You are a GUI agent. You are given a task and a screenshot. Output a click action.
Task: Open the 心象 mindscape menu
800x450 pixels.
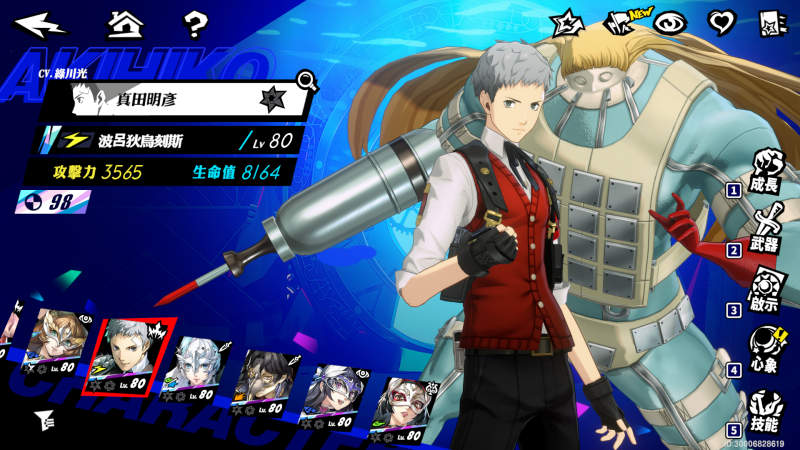(768, 350)
